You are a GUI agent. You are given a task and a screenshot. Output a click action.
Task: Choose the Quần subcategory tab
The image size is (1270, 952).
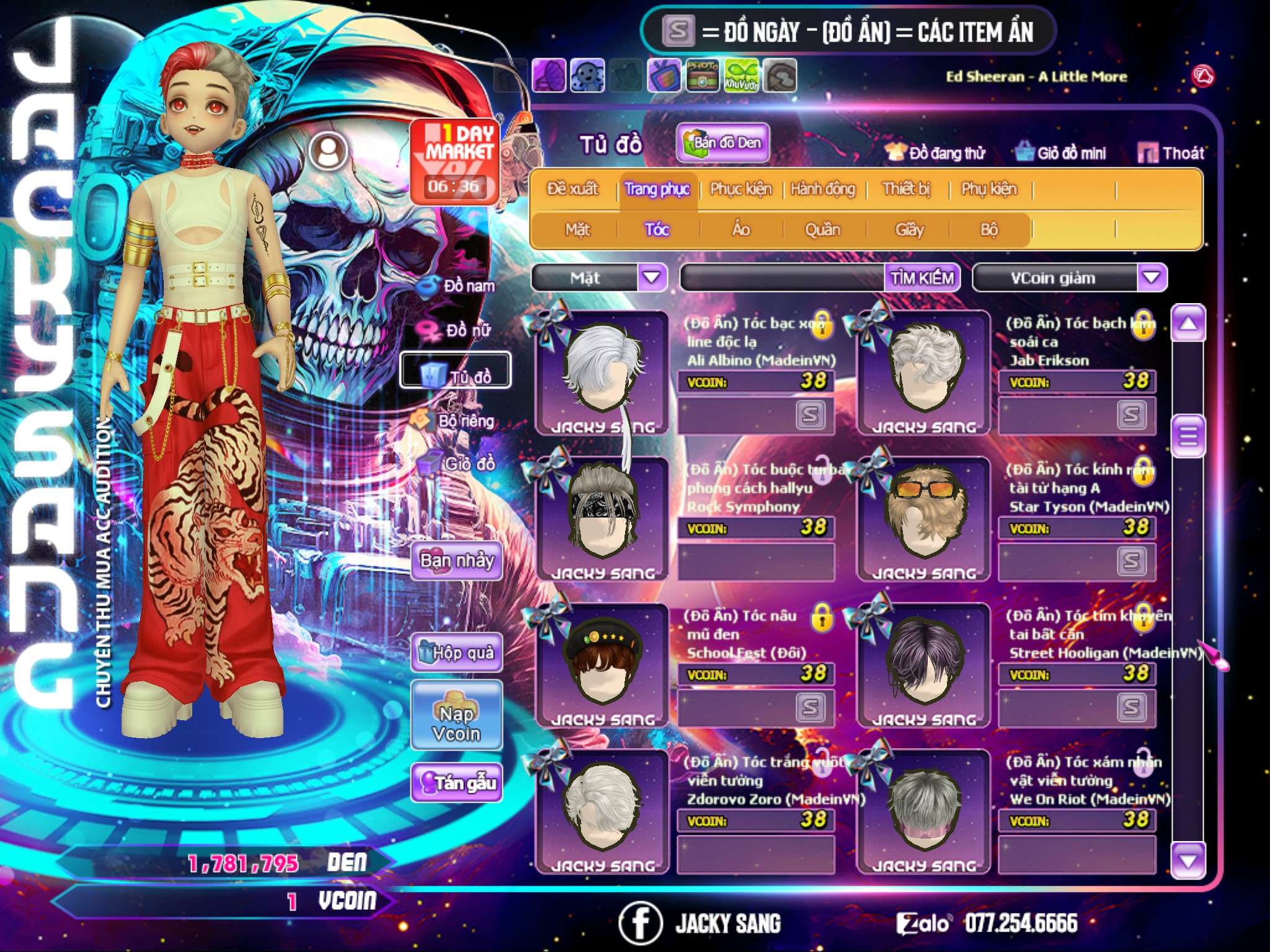(x=822, y=230)
